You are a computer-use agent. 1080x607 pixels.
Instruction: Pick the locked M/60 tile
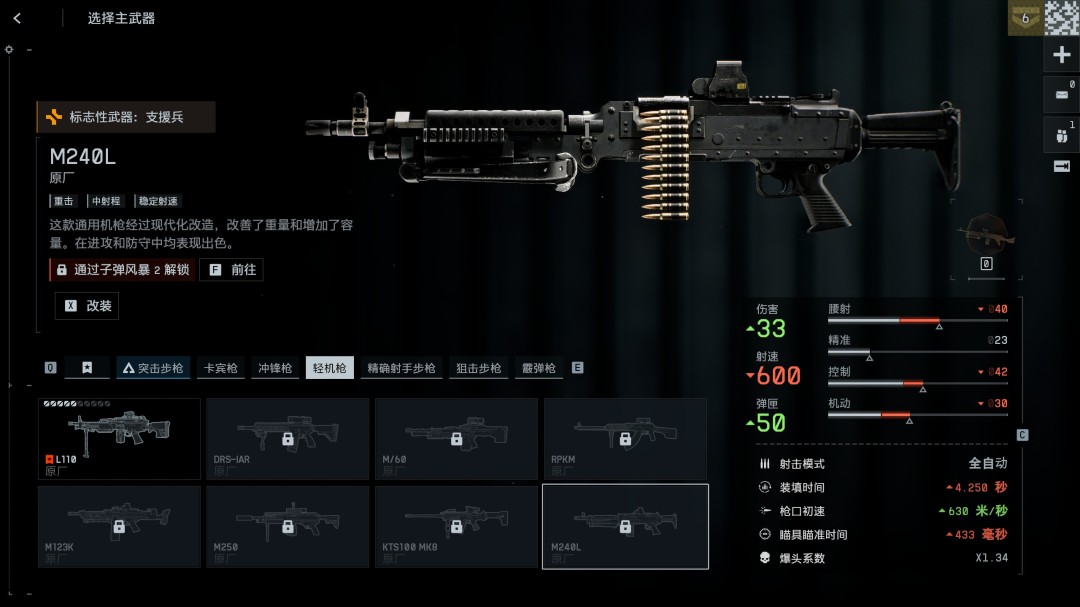click(x=456, y=439)
